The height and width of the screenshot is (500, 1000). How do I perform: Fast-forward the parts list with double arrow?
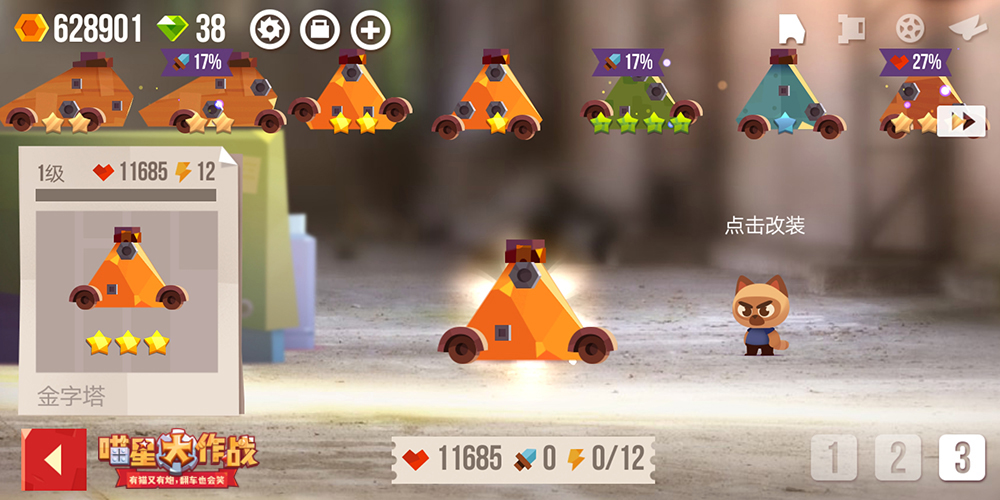click(x=961, y=121)
